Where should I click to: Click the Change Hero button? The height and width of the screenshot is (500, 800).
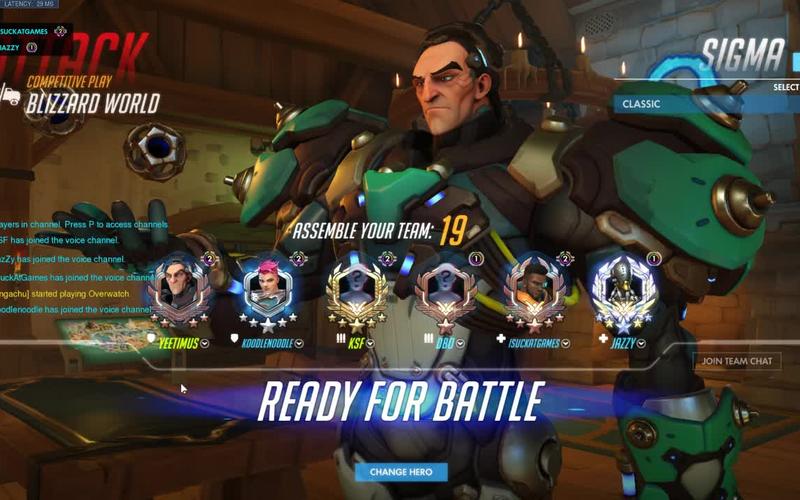tap(401, 471)
